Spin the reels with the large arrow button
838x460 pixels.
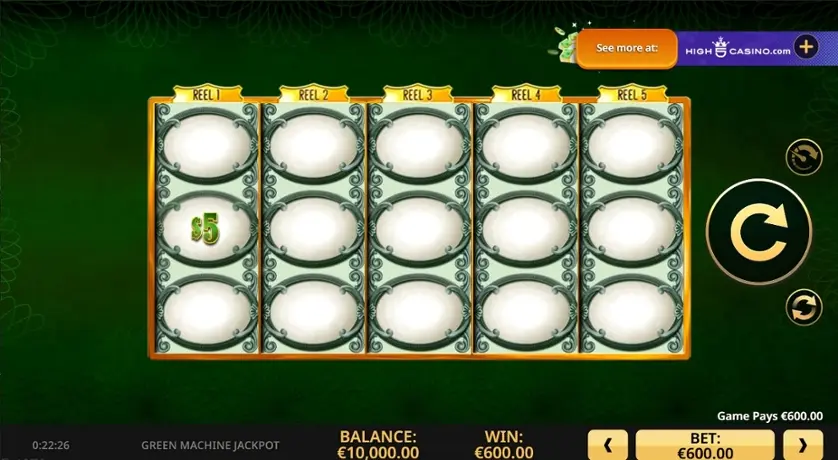(x=758, y=231)
